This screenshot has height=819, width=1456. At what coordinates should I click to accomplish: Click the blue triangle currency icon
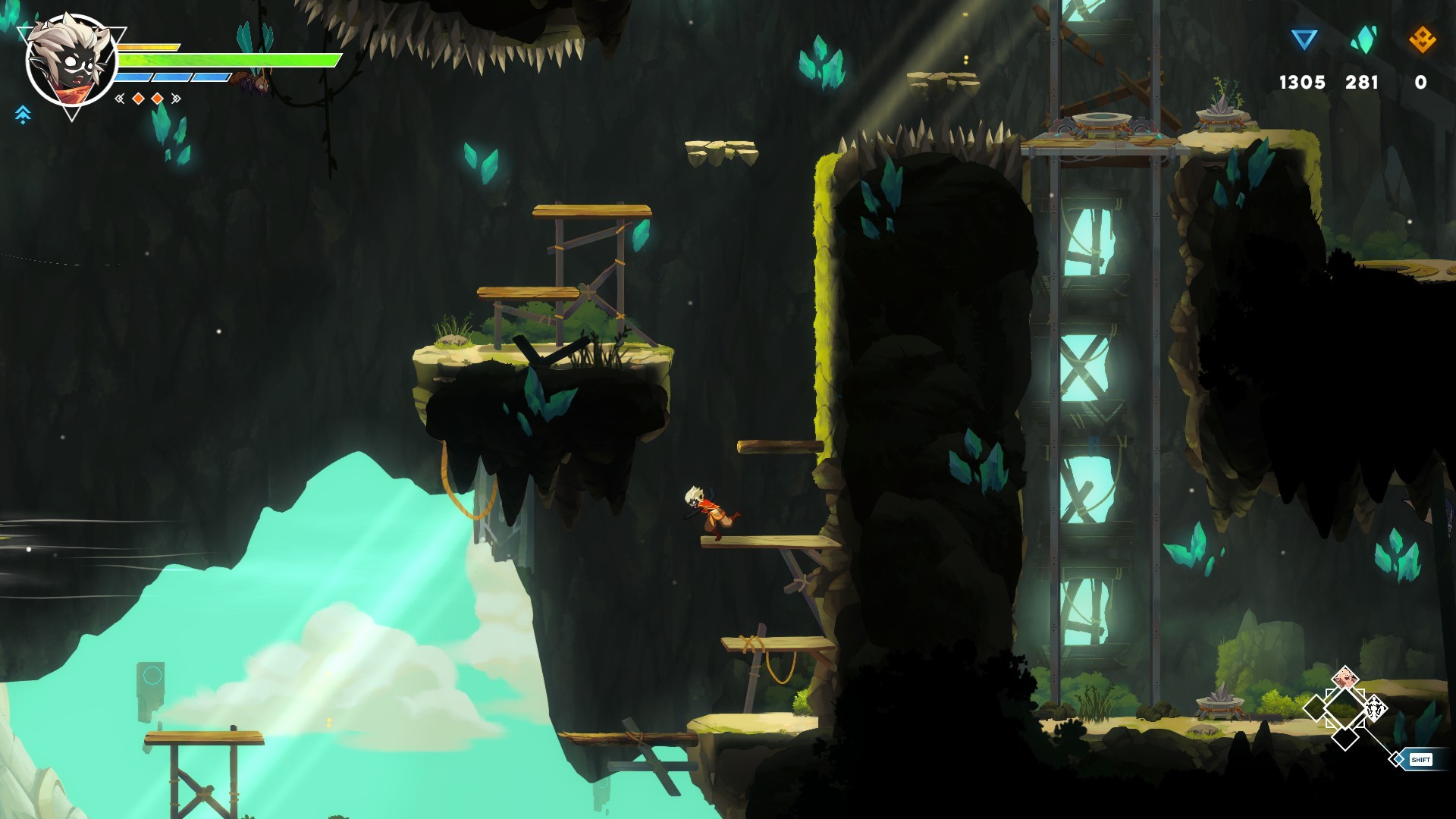click(x=1304, y=39)
